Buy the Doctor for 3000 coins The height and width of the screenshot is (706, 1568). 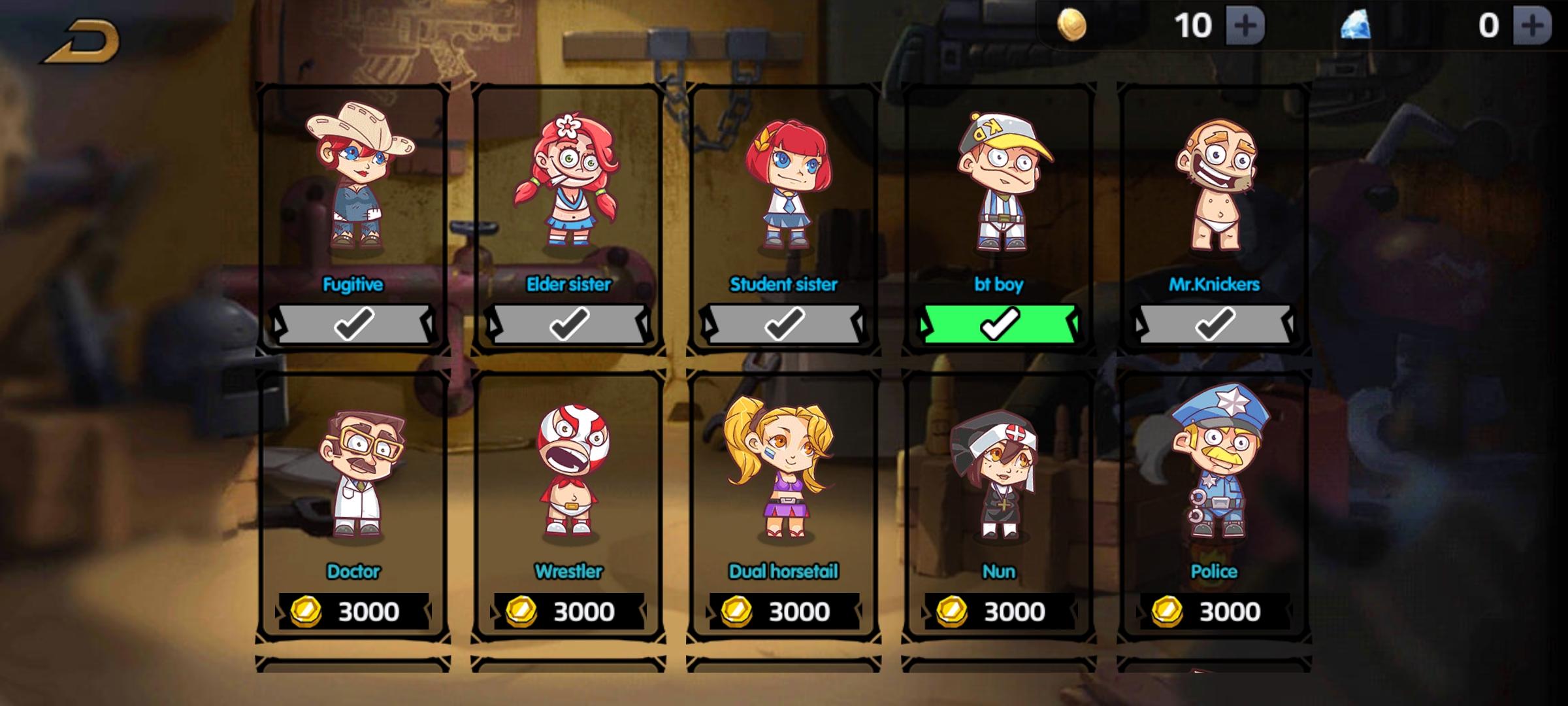354,611
